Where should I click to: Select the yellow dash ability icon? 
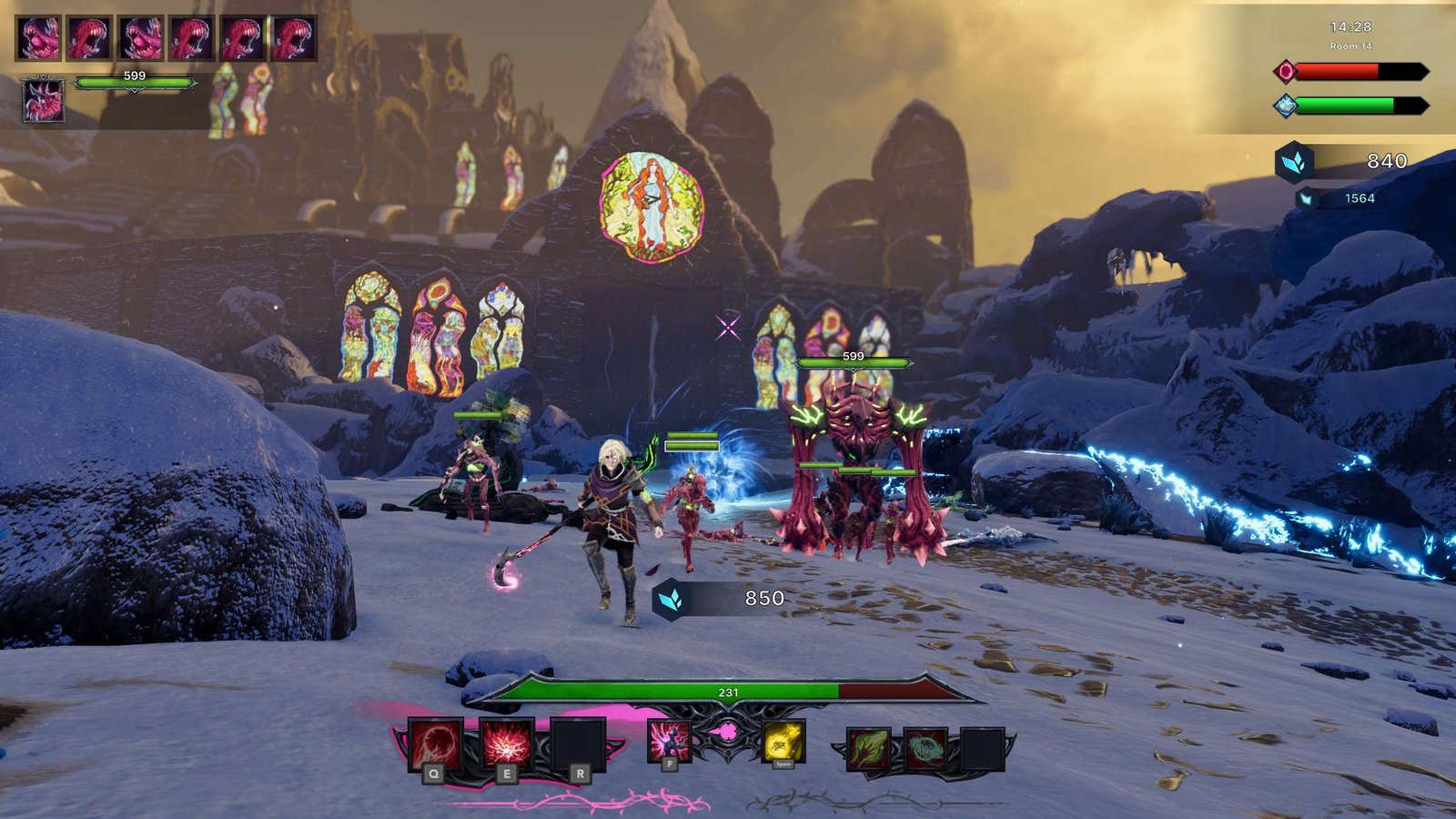(783, 742)
